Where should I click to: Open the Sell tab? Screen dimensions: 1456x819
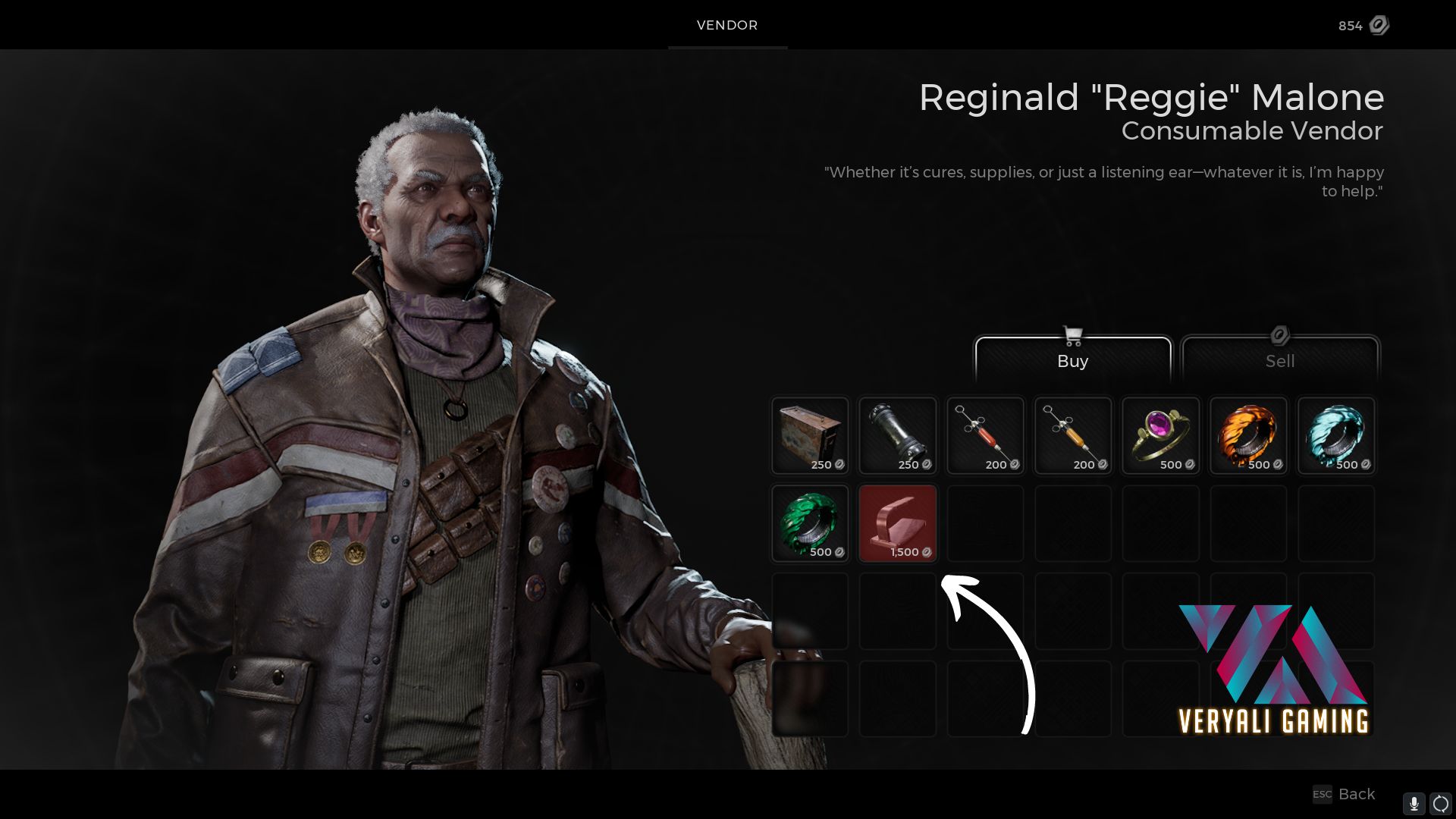[1280, 360]
